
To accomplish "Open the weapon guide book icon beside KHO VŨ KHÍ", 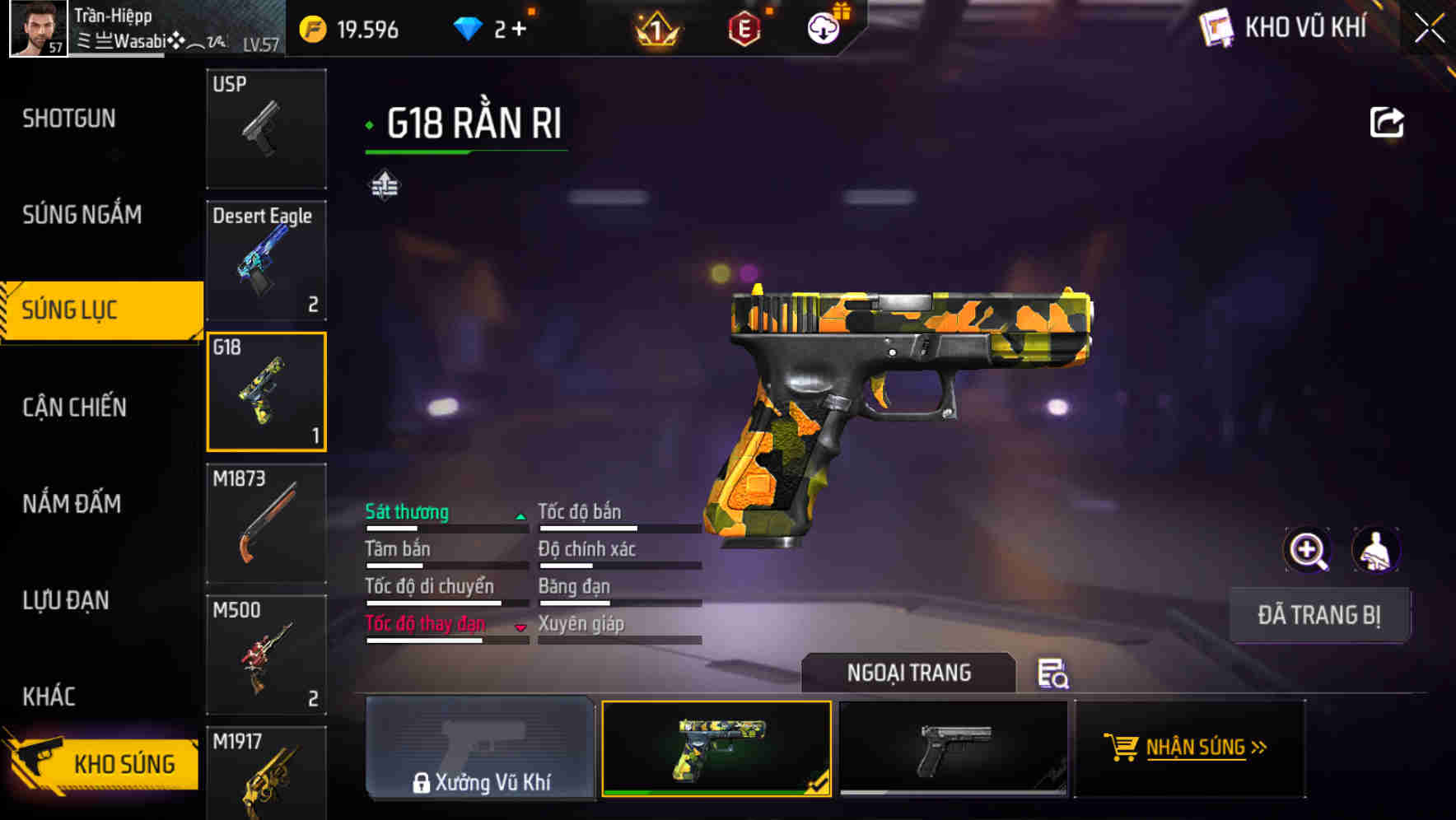I will (x=1216, y=27).
